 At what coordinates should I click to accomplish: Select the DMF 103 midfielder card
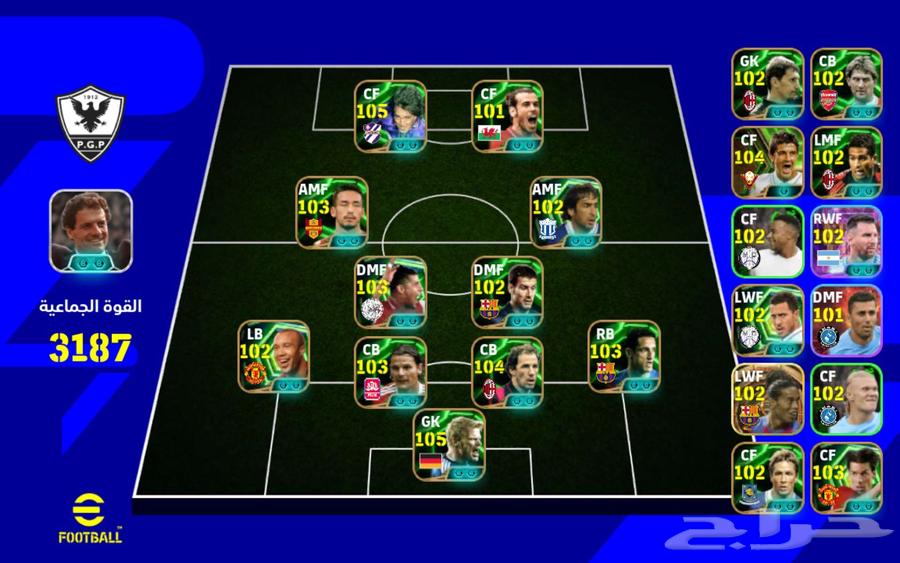(x=390, y=292)
